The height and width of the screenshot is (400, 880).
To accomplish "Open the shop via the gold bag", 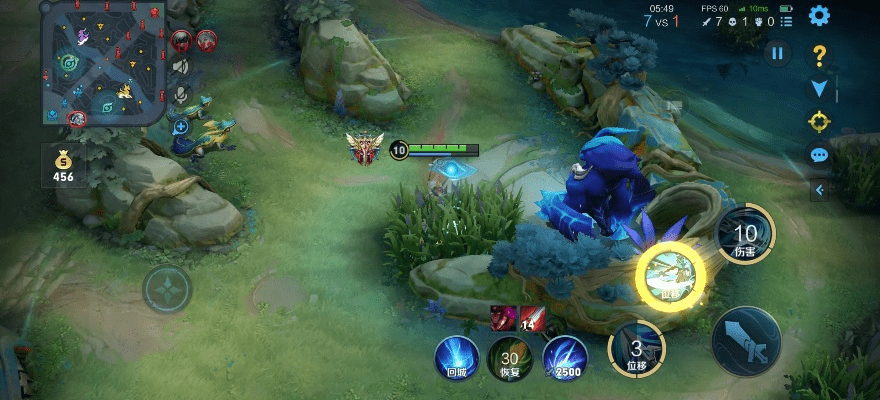I will point(64,166).
